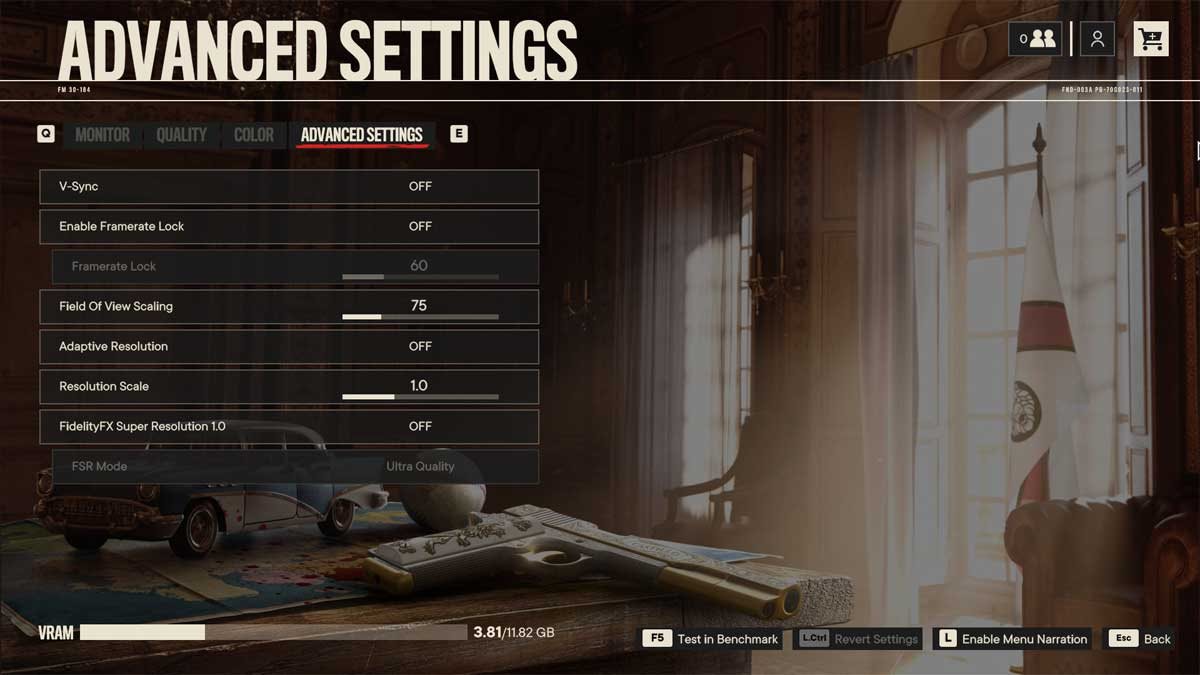Select the Color tab
Image resolution: width=1200 pixels, height=675 pixels.
point(253,135)
